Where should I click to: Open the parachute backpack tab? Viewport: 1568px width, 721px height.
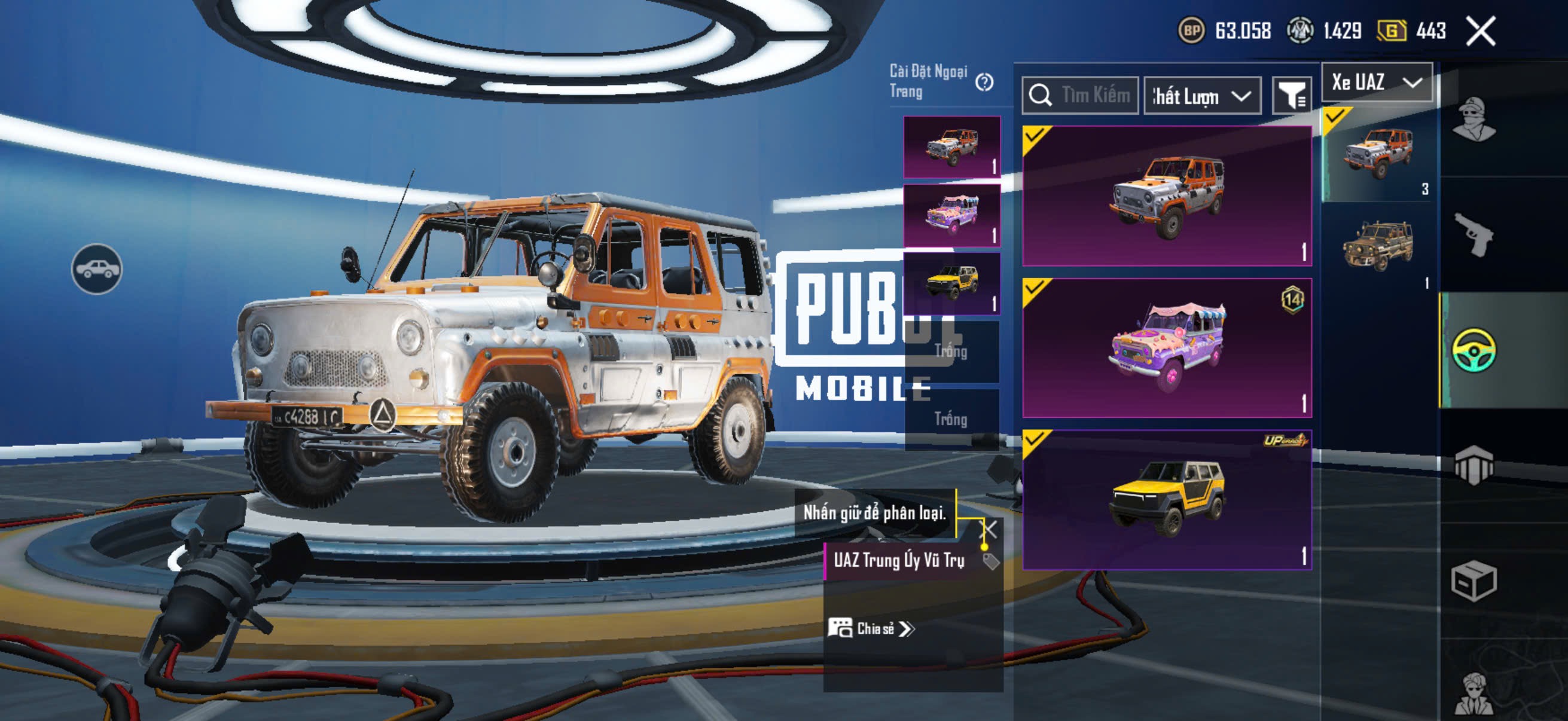point(1473,466)
